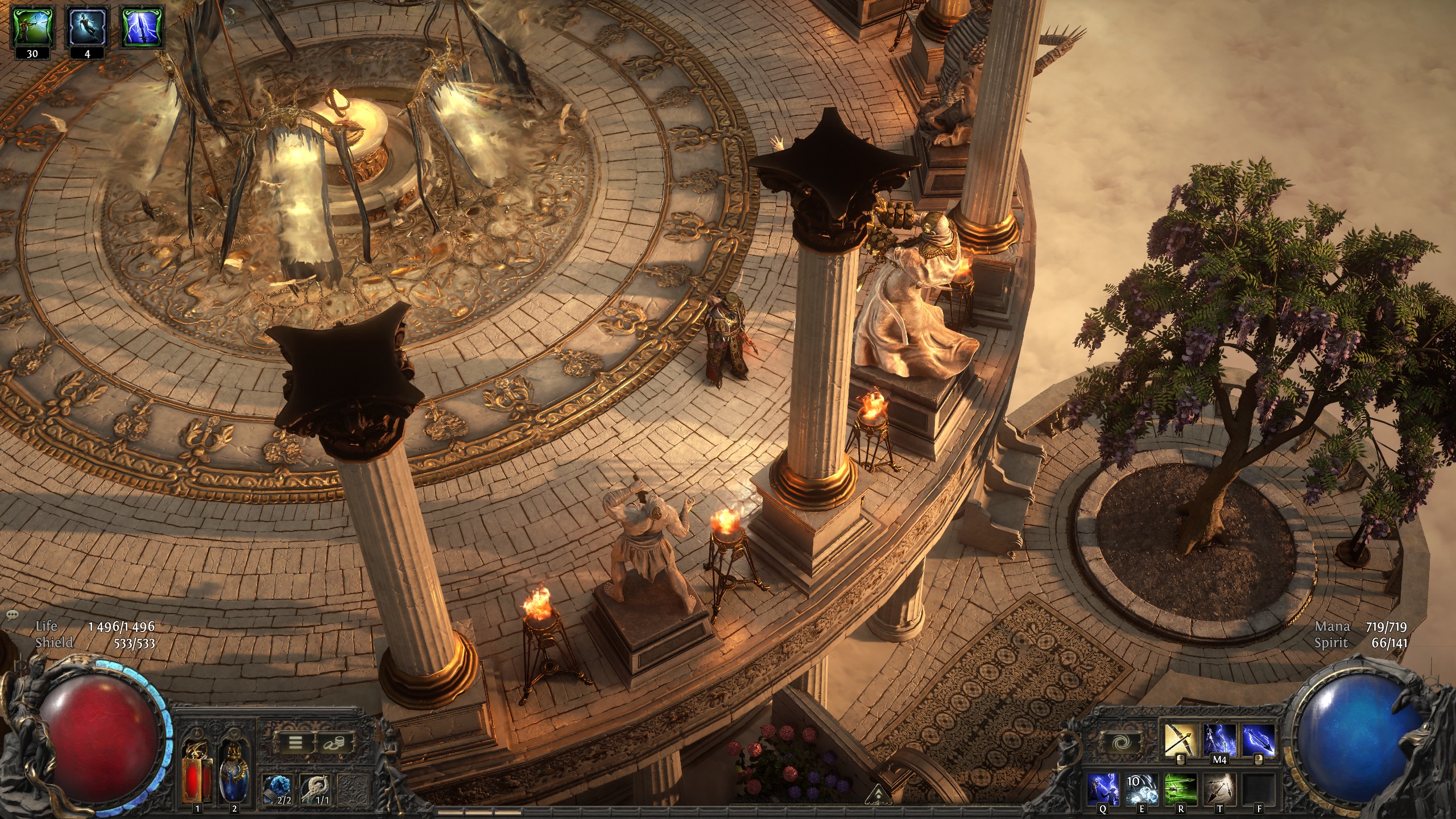Select the blue crystal charm slot

(278, 789)
